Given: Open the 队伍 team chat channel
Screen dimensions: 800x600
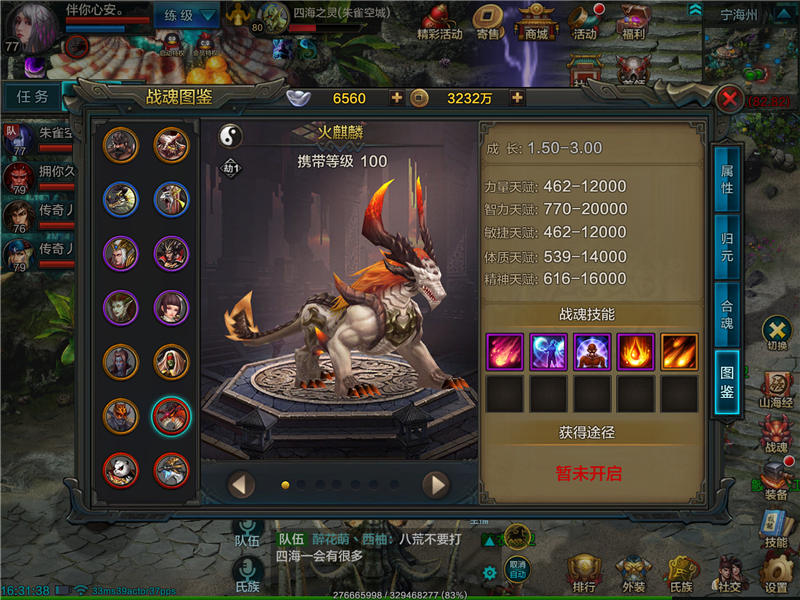Looking at the screenshot, I should (247, 533).
